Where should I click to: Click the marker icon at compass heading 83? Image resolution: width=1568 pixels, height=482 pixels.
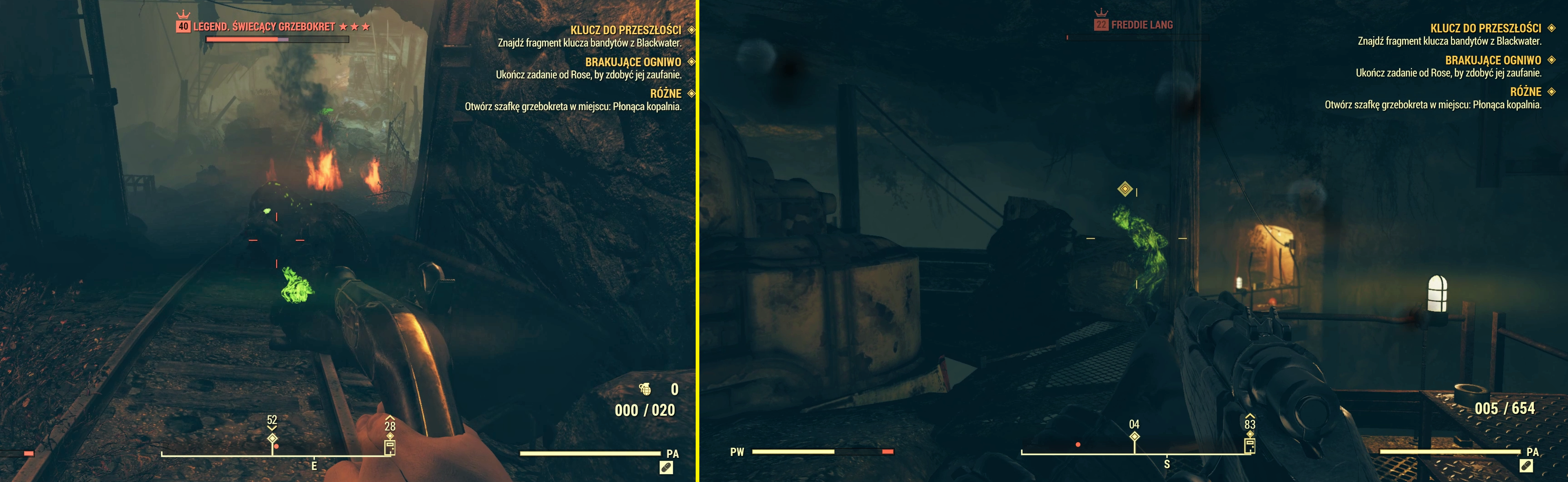pyautogui.click(x=1250, y=445)
